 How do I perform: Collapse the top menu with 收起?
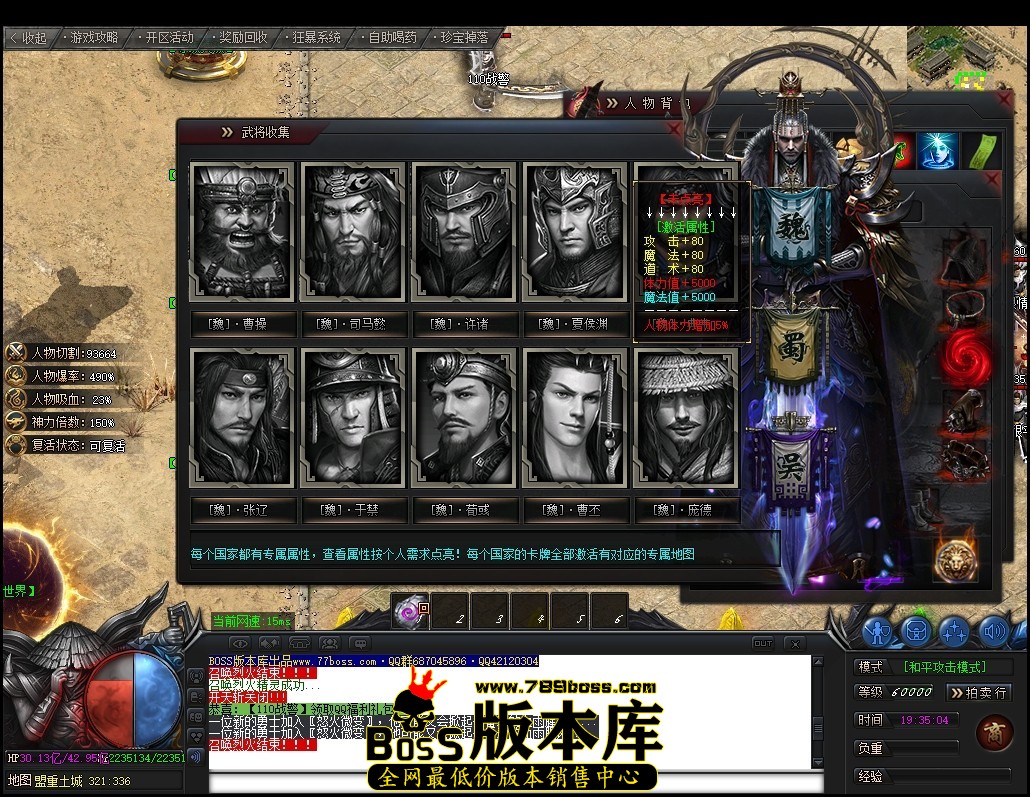click(x=28, y=38)
